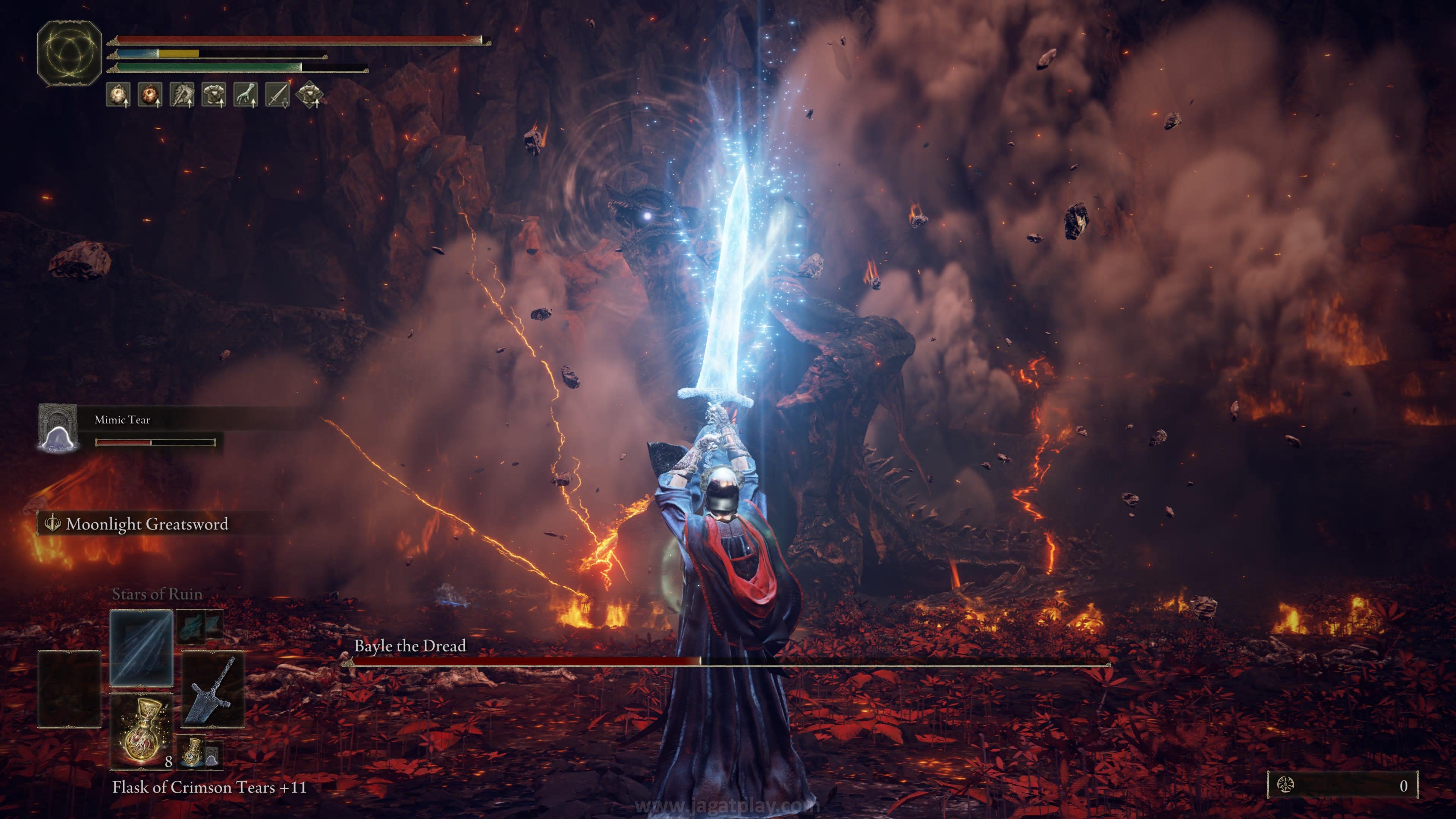The height and width of the screenshot is (819, 1456).
Task: Select the sword debuff icon with down arrow
Action: coord(277,94)
